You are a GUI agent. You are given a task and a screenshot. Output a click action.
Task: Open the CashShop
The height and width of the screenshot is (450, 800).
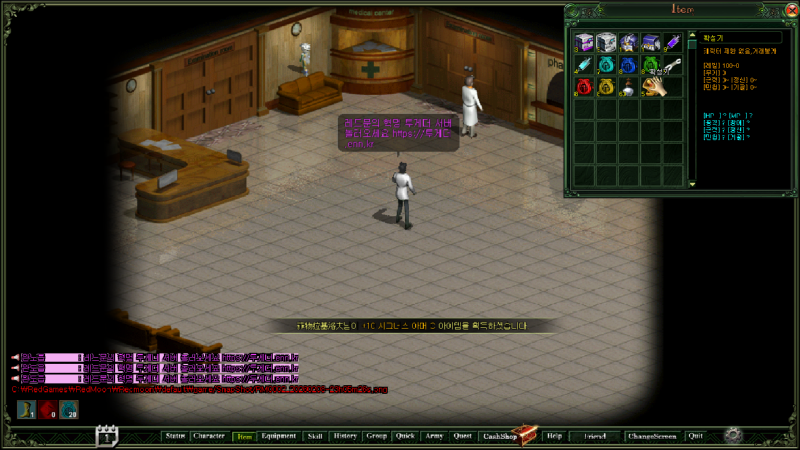[498, 436]
